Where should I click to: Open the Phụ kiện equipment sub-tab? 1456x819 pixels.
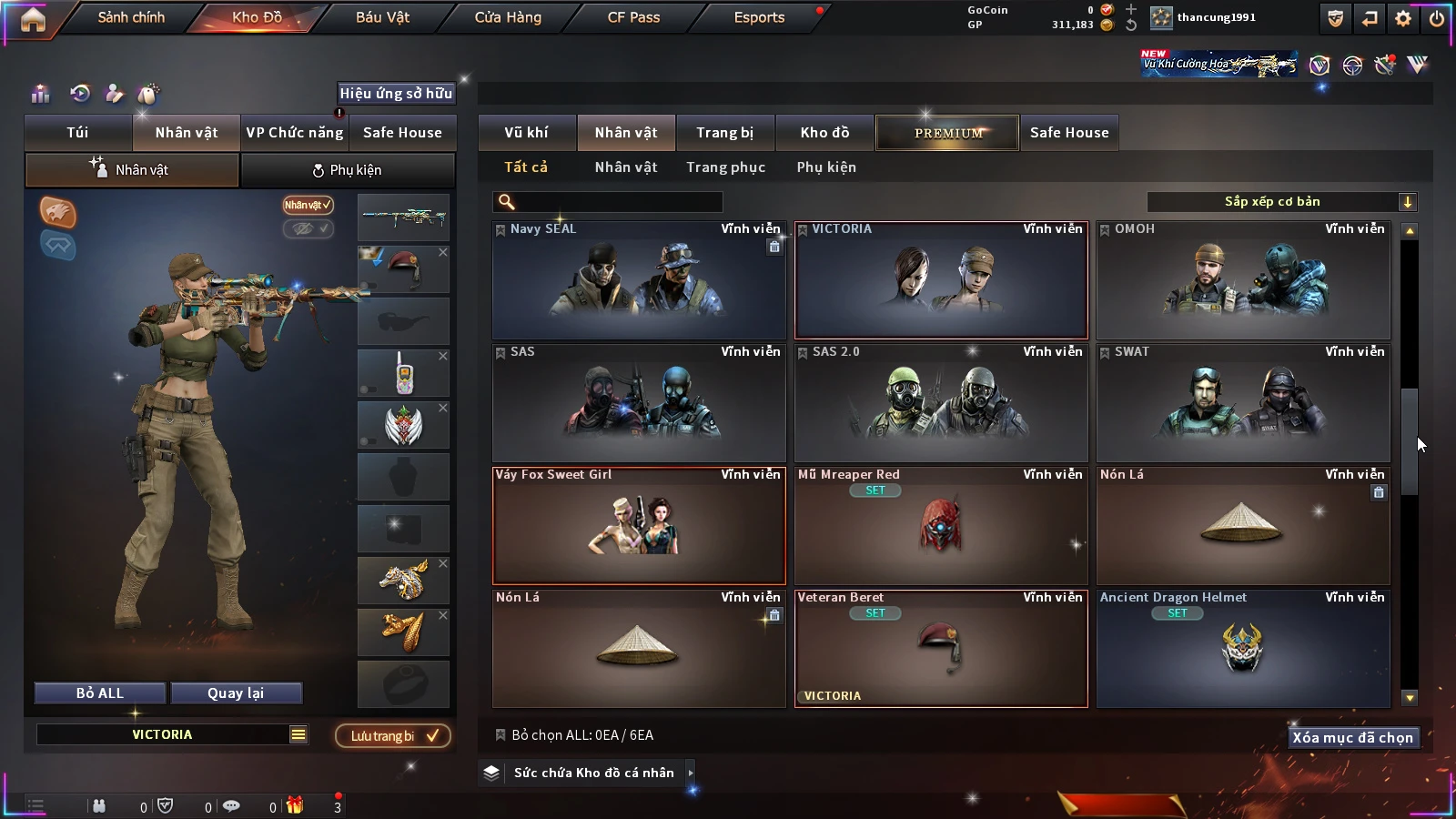[347, 170]
